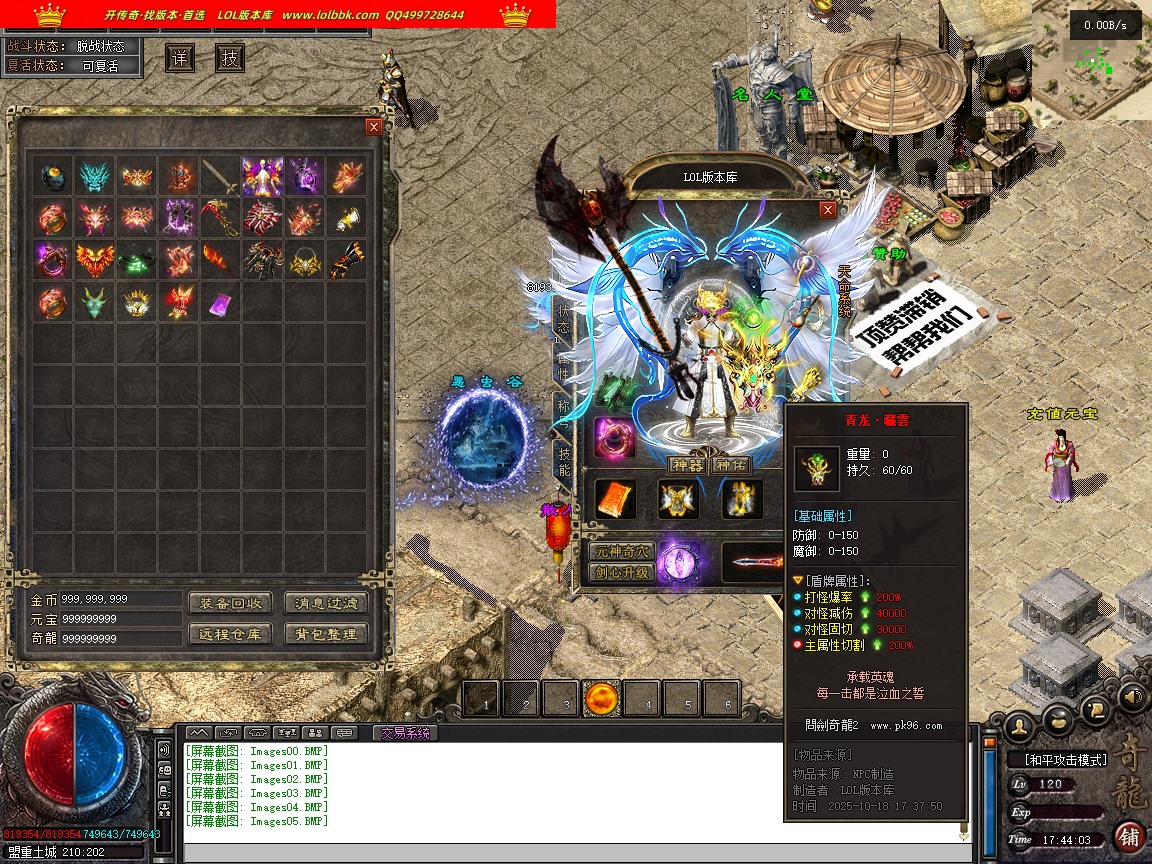The height and width of the screenshot is (864, 1152).
Task: Open the 神佑 blessing section
Action: (730, 465)
